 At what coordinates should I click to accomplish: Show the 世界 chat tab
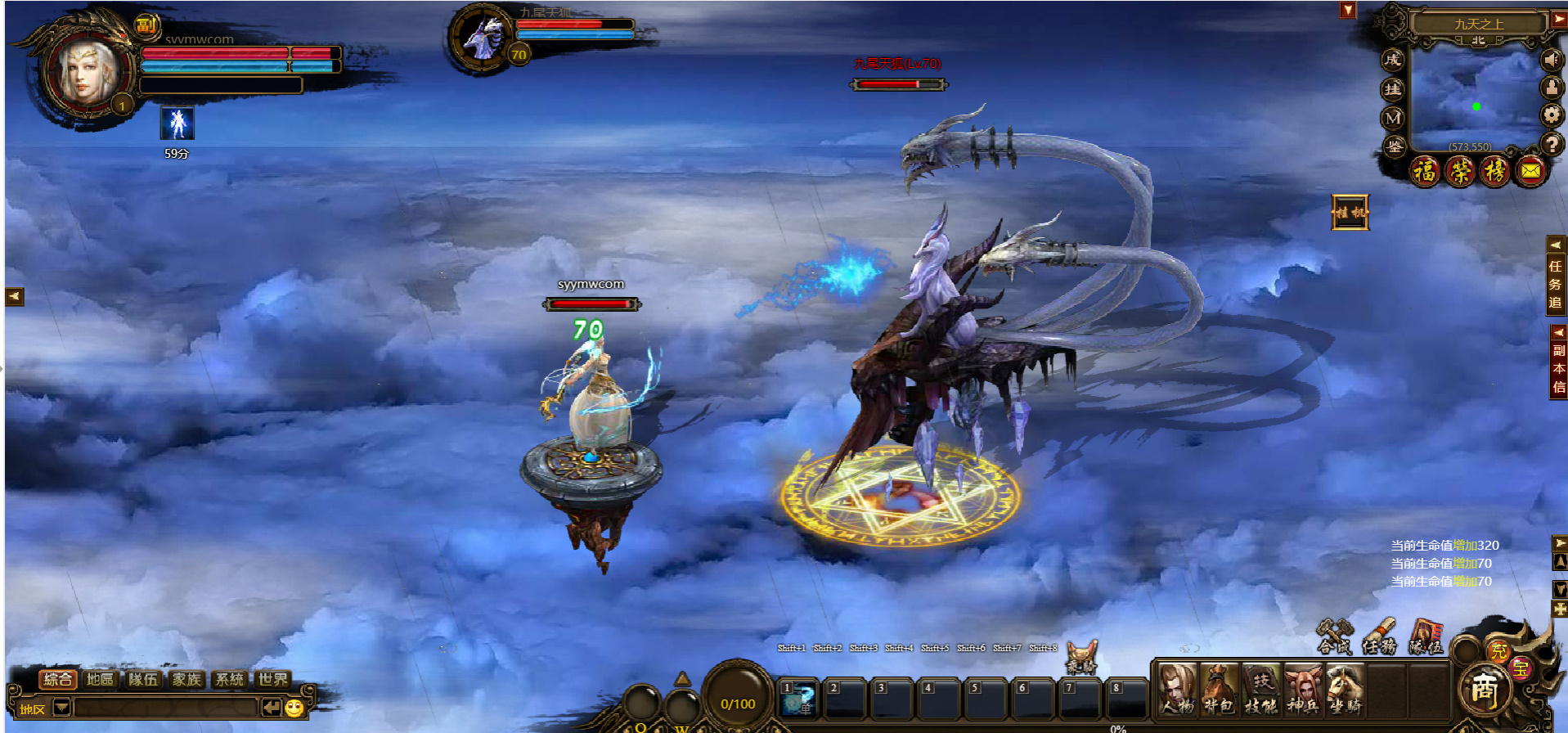tap(272, 679)
